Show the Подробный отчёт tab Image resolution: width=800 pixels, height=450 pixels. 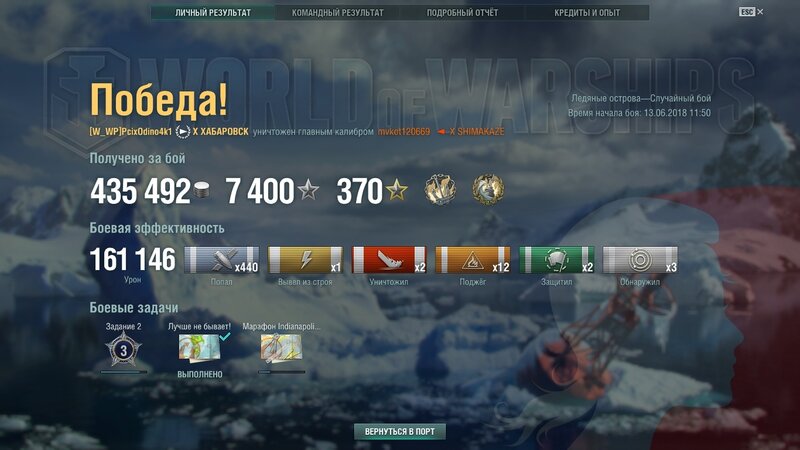pos(462,13)
